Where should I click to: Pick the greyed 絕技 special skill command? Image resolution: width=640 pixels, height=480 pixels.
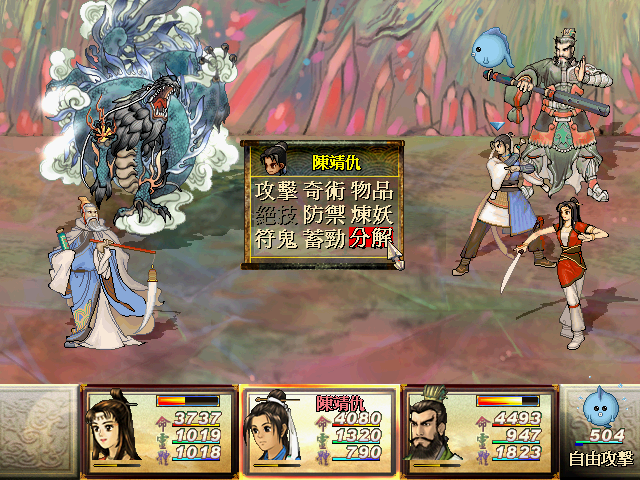point(276,216)
